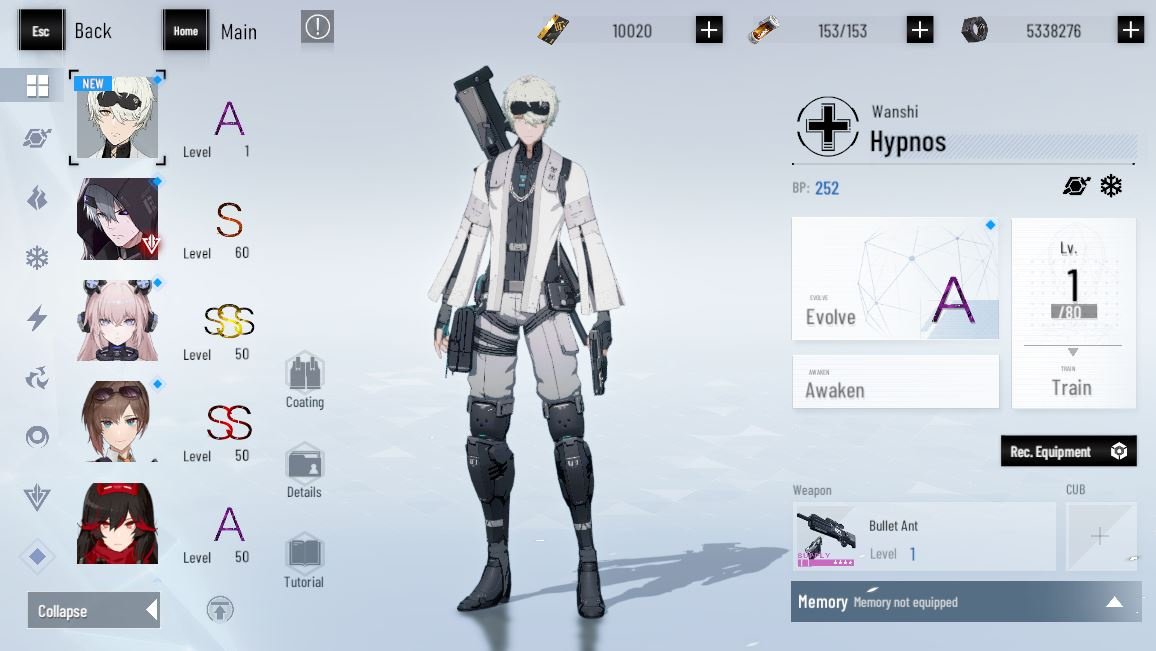Image resolution: width=1156 pixels, height=651 pixels.
Task: Add more of the 5338276 cogs
Action: [x=1131, y=30]
